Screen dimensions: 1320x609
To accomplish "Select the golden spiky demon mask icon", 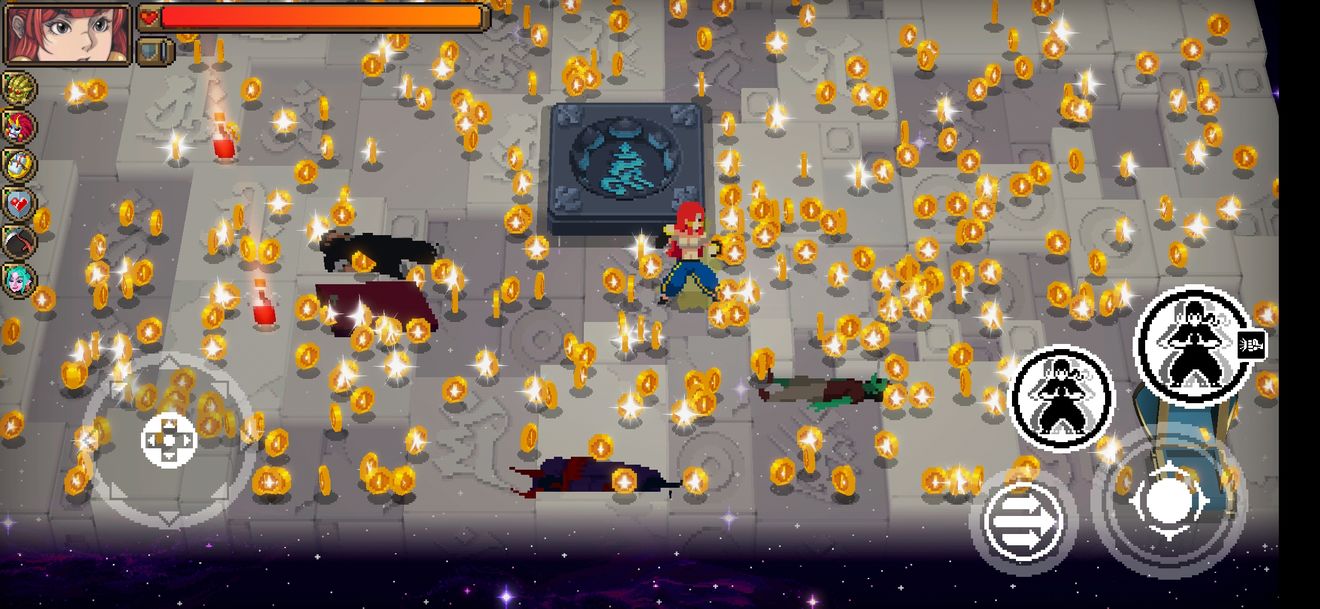I will point(19,89).
